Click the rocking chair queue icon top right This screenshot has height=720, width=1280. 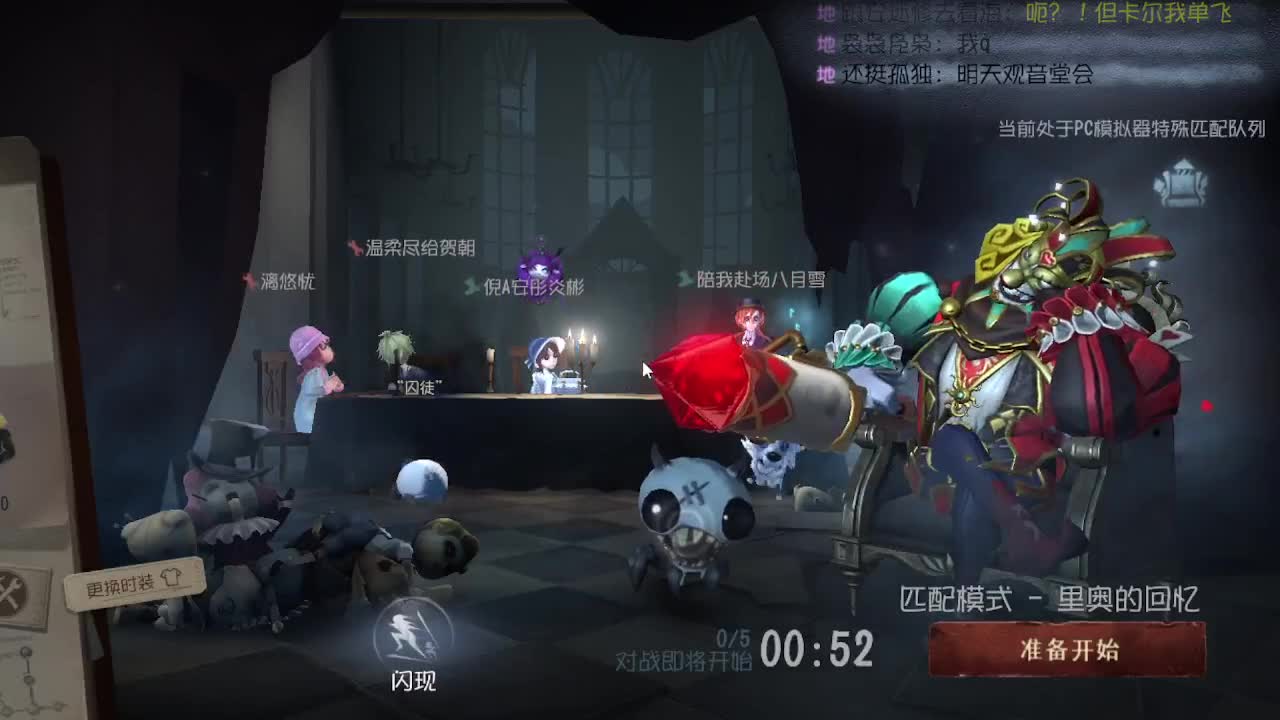pyautogui.click(x=1184, y=185)
